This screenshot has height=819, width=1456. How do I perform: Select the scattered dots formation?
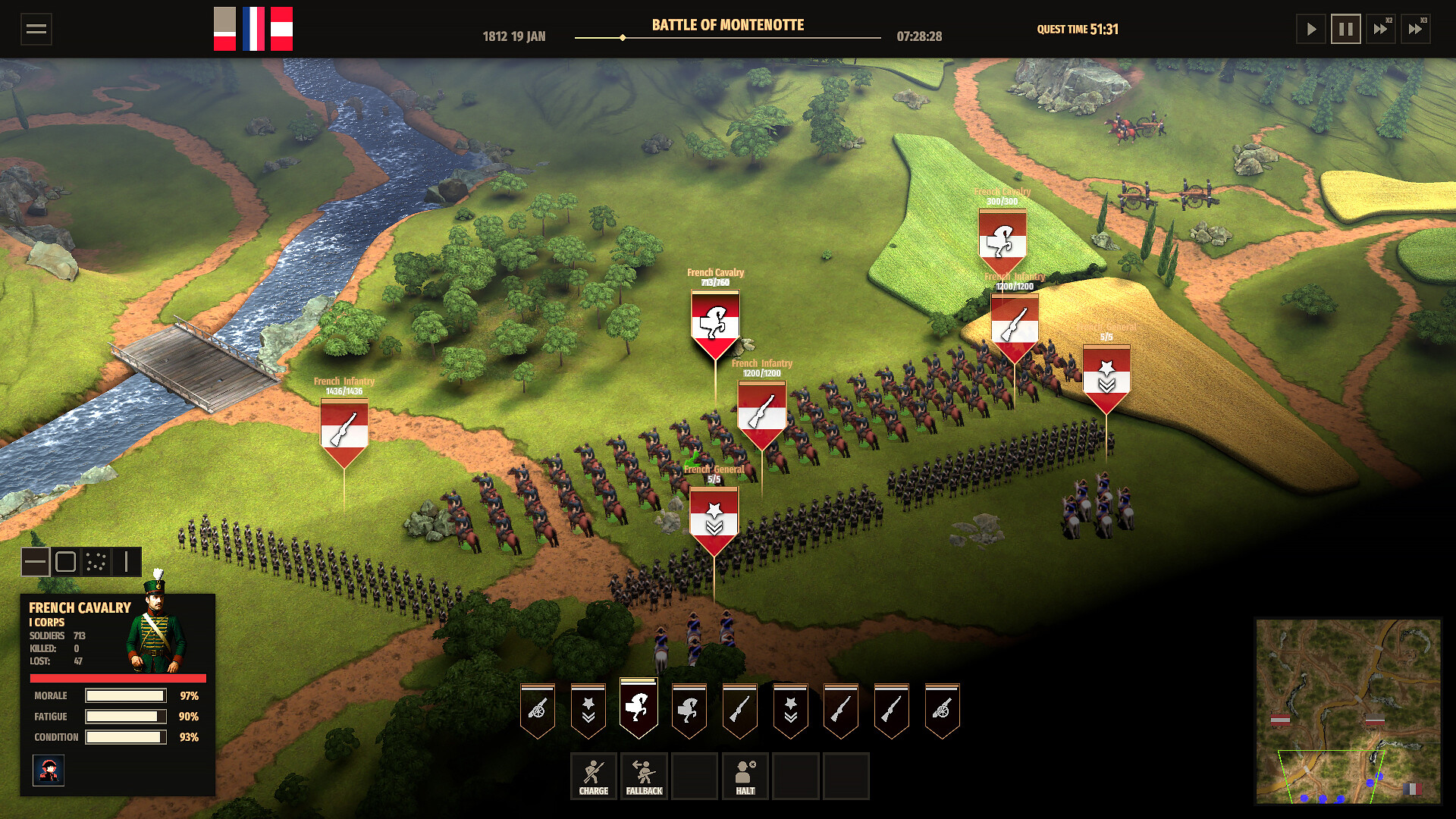96,562
